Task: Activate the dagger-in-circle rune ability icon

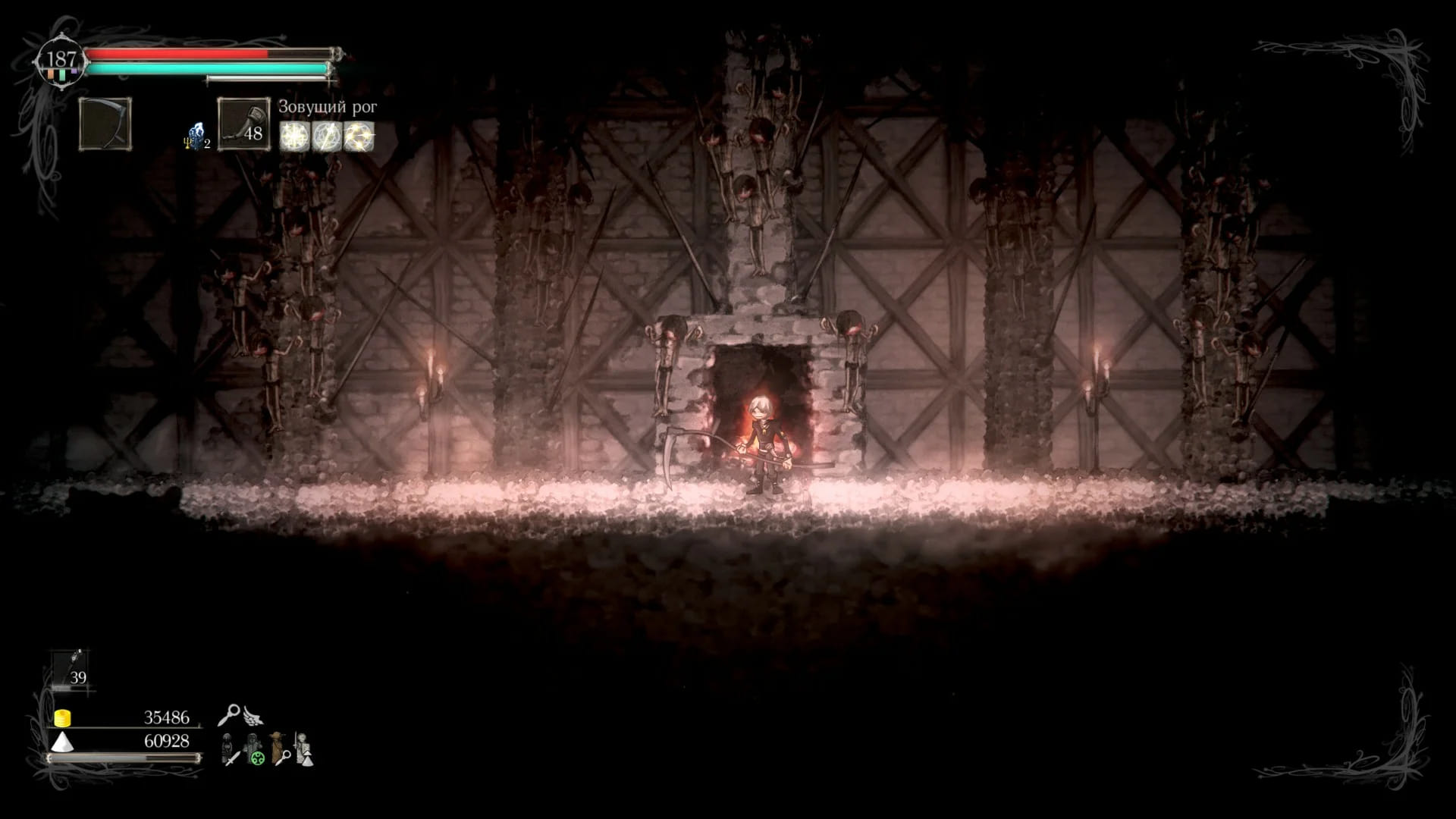Action: 327,136
